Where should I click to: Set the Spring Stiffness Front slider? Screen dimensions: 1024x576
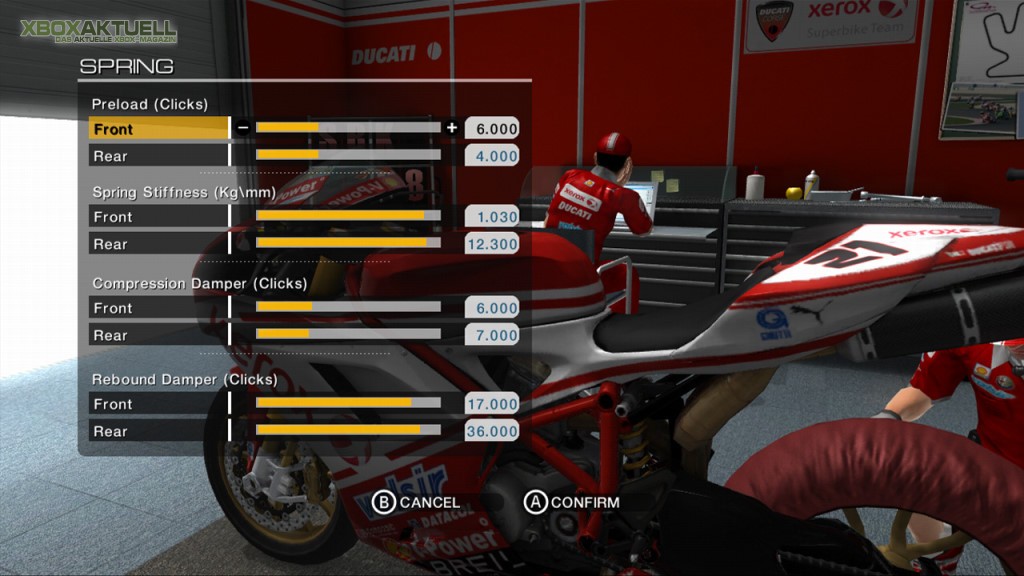(348, 216)
